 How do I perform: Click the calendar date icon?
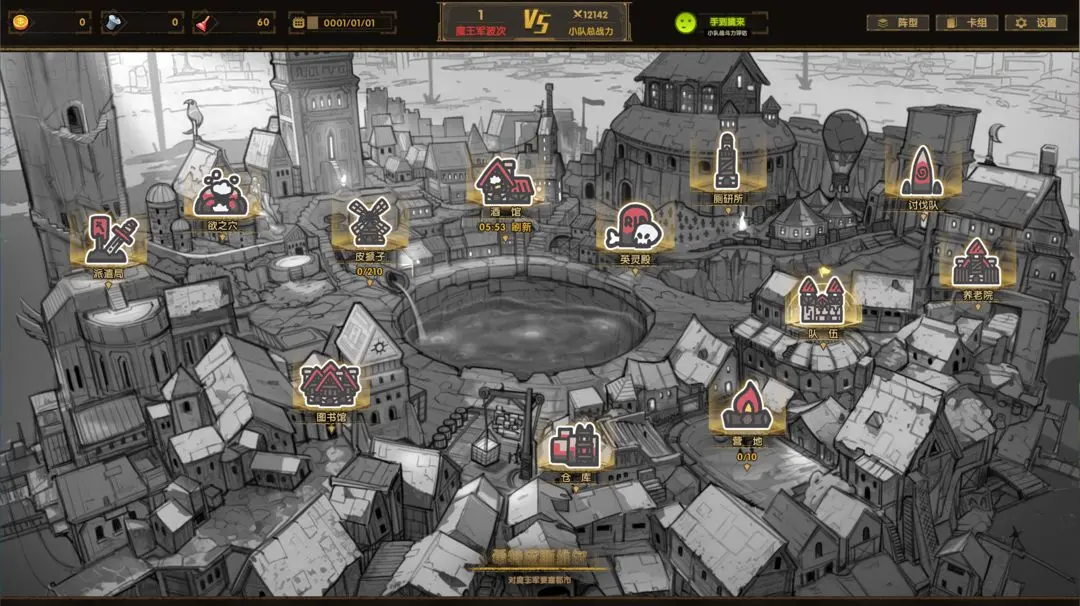click(297, 22)
